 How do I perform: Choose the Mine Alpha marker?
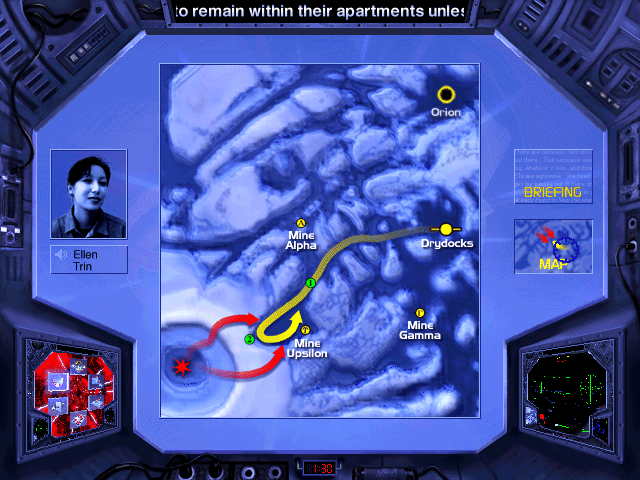pos(301,223)
